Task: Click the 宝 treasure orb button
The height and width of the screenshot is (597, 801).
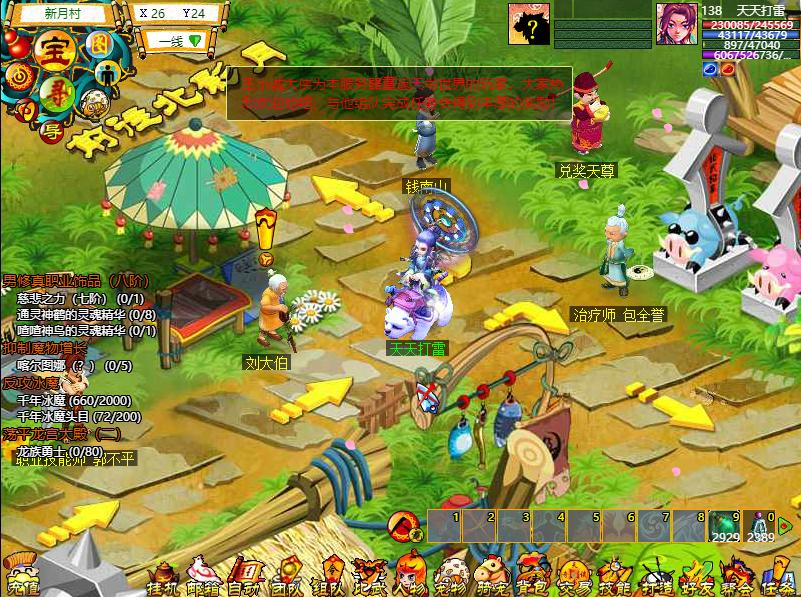Action: tap(50, 50)
